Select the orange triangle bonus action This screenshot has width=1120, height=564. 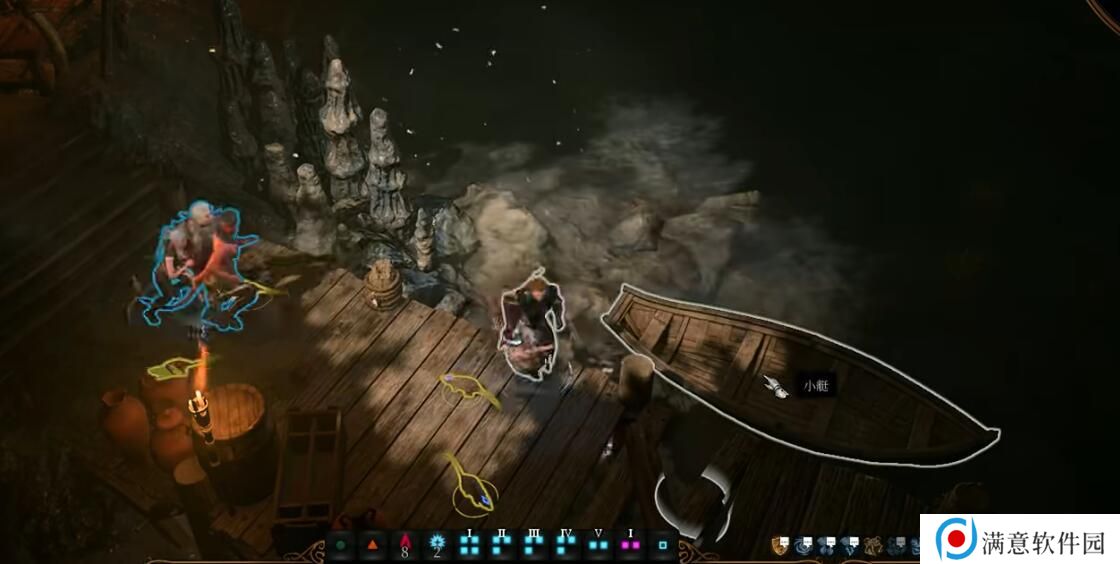373,546
